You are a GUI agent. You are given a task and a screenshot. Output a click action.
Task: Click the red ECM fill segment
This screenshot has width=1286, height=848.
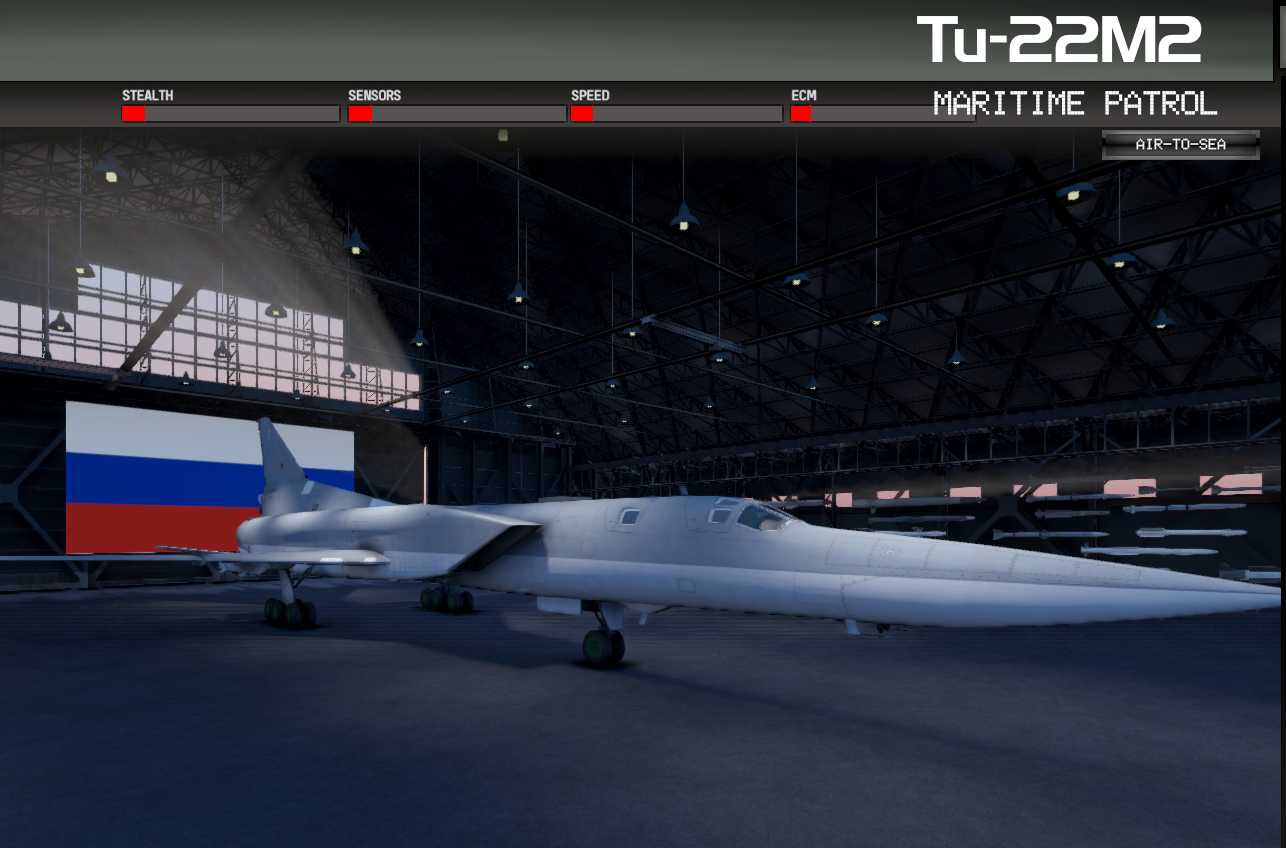pos(800,113)
